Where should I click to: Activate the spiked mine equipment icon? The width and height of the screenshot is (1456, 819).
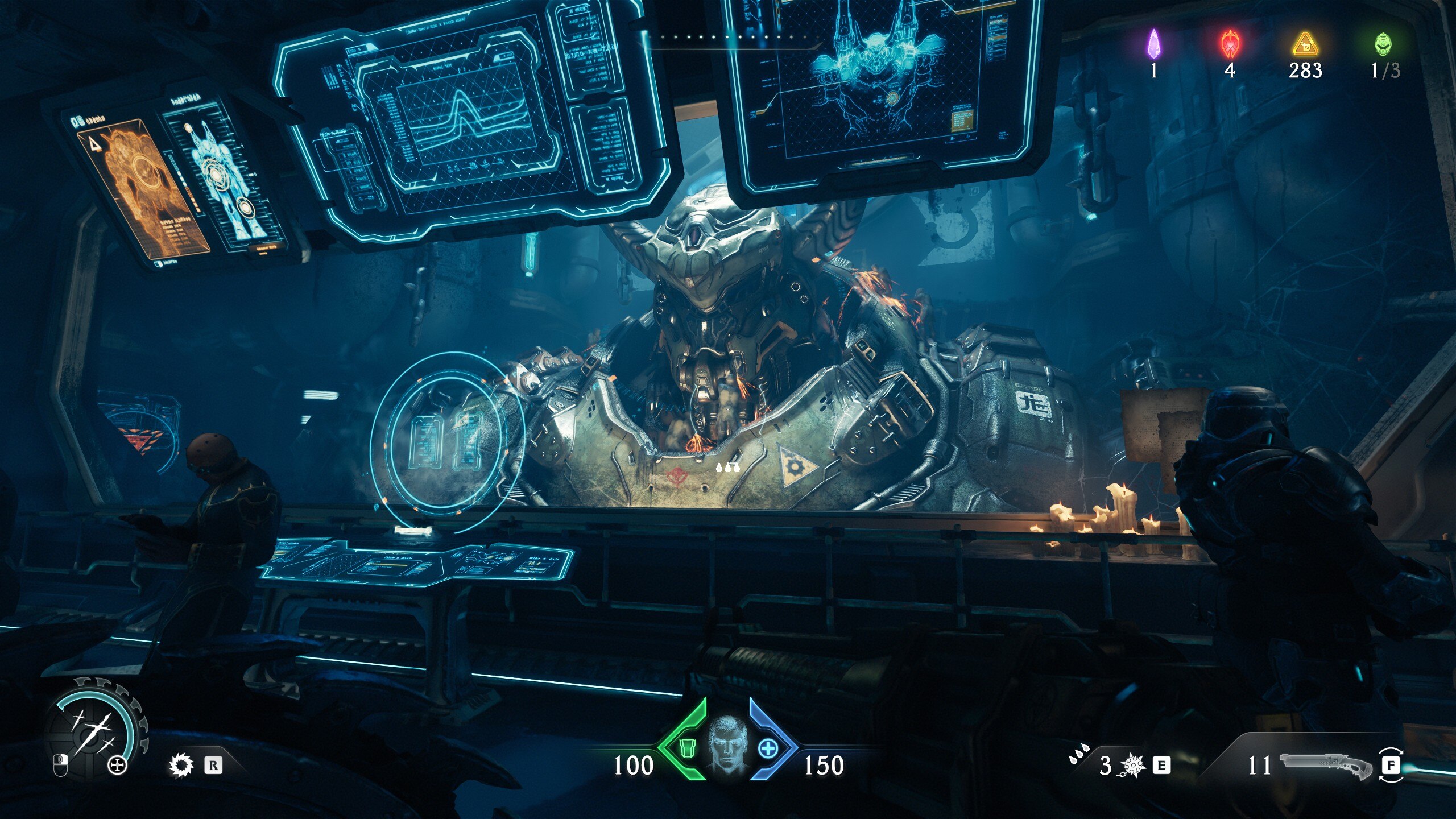coord(1132,766)
